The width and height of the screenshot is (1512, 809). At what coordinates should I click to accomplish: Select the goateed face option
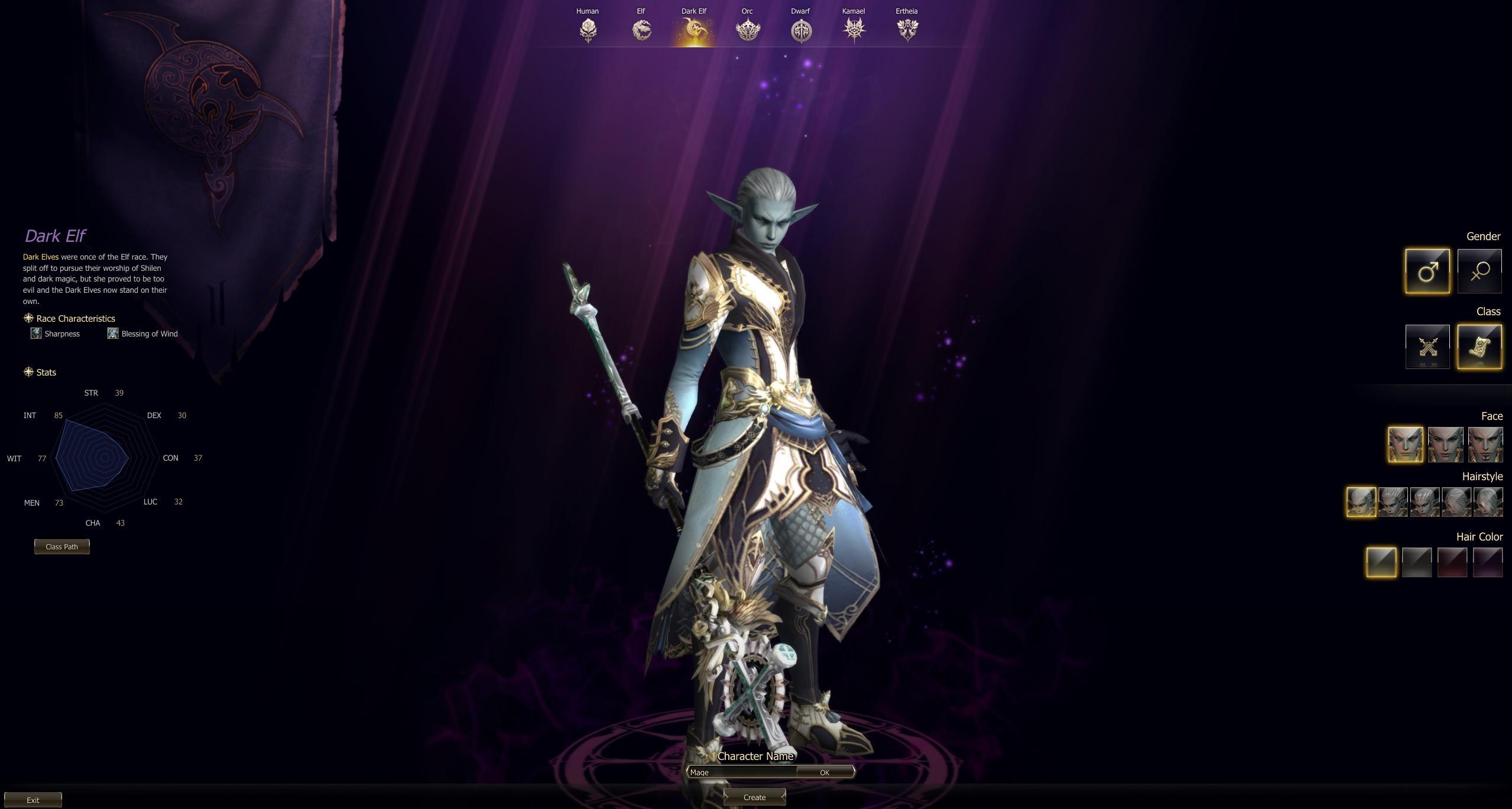click(x=1485, y=445)
